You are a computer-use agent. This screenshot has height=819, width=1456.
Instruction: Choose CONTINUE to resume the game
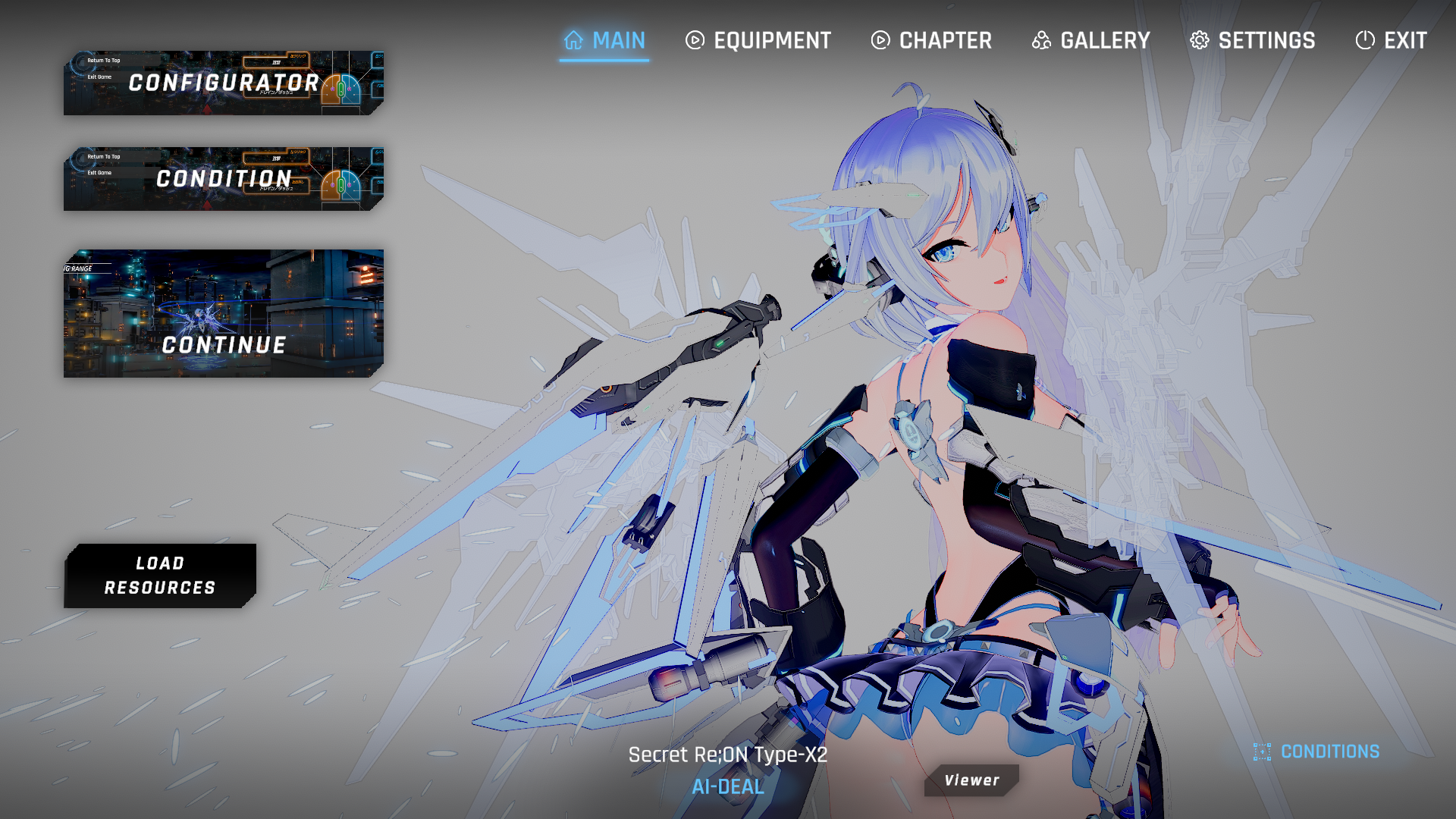224,313
